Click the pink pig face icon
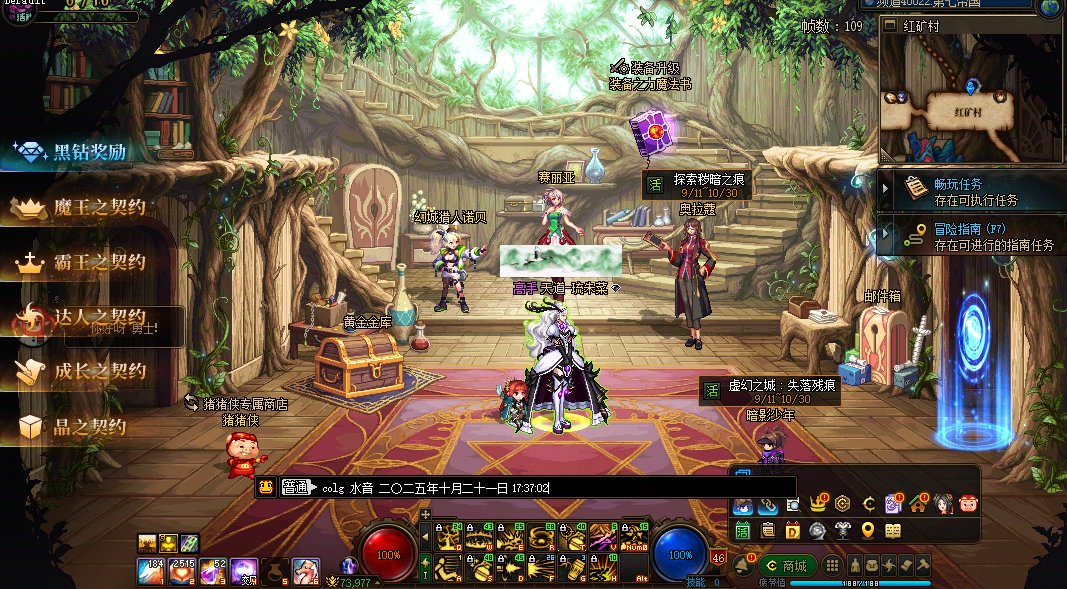The image size is (1067, 589). tap(968, 504)
